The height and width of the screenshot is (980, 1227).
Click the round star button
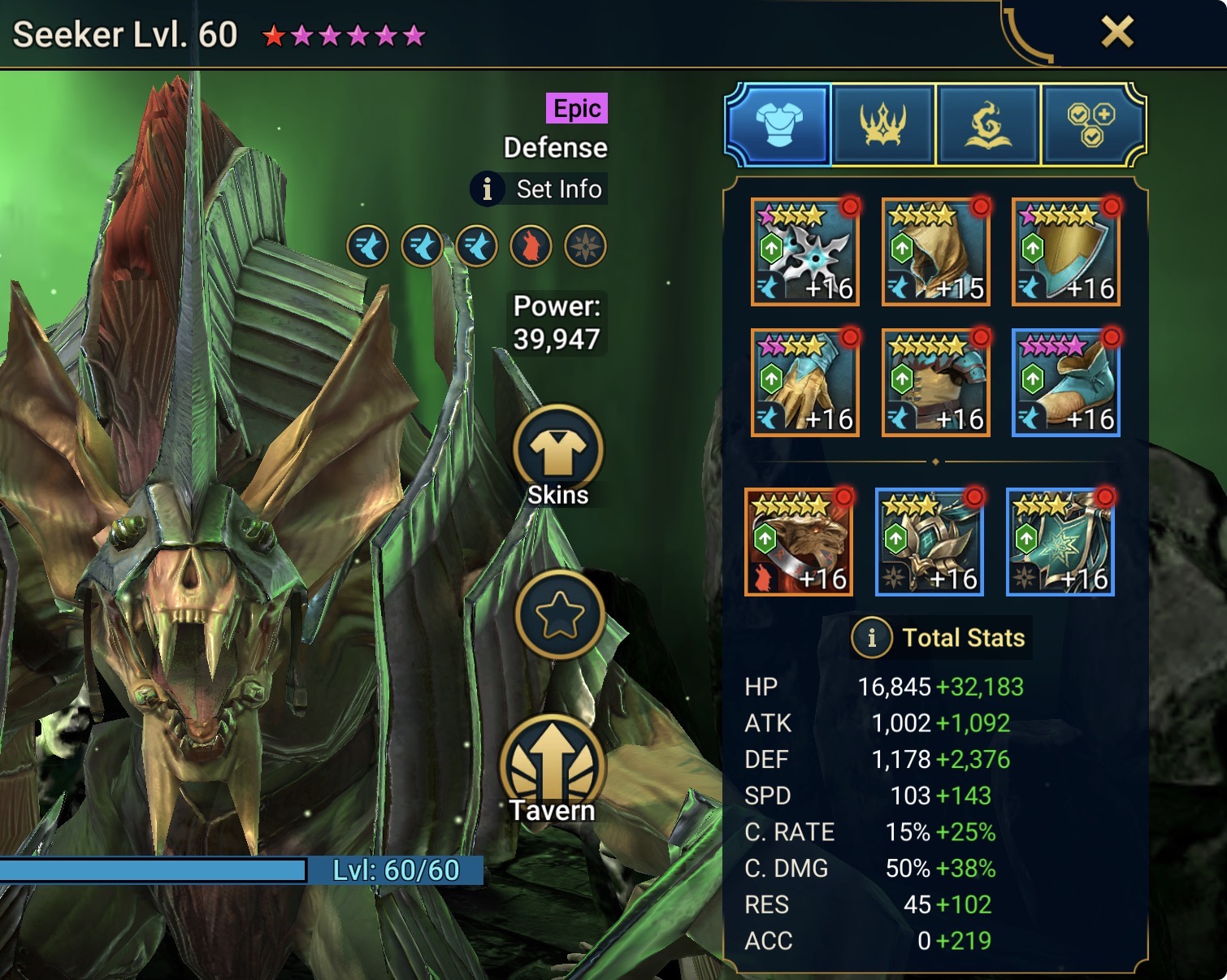559,615
